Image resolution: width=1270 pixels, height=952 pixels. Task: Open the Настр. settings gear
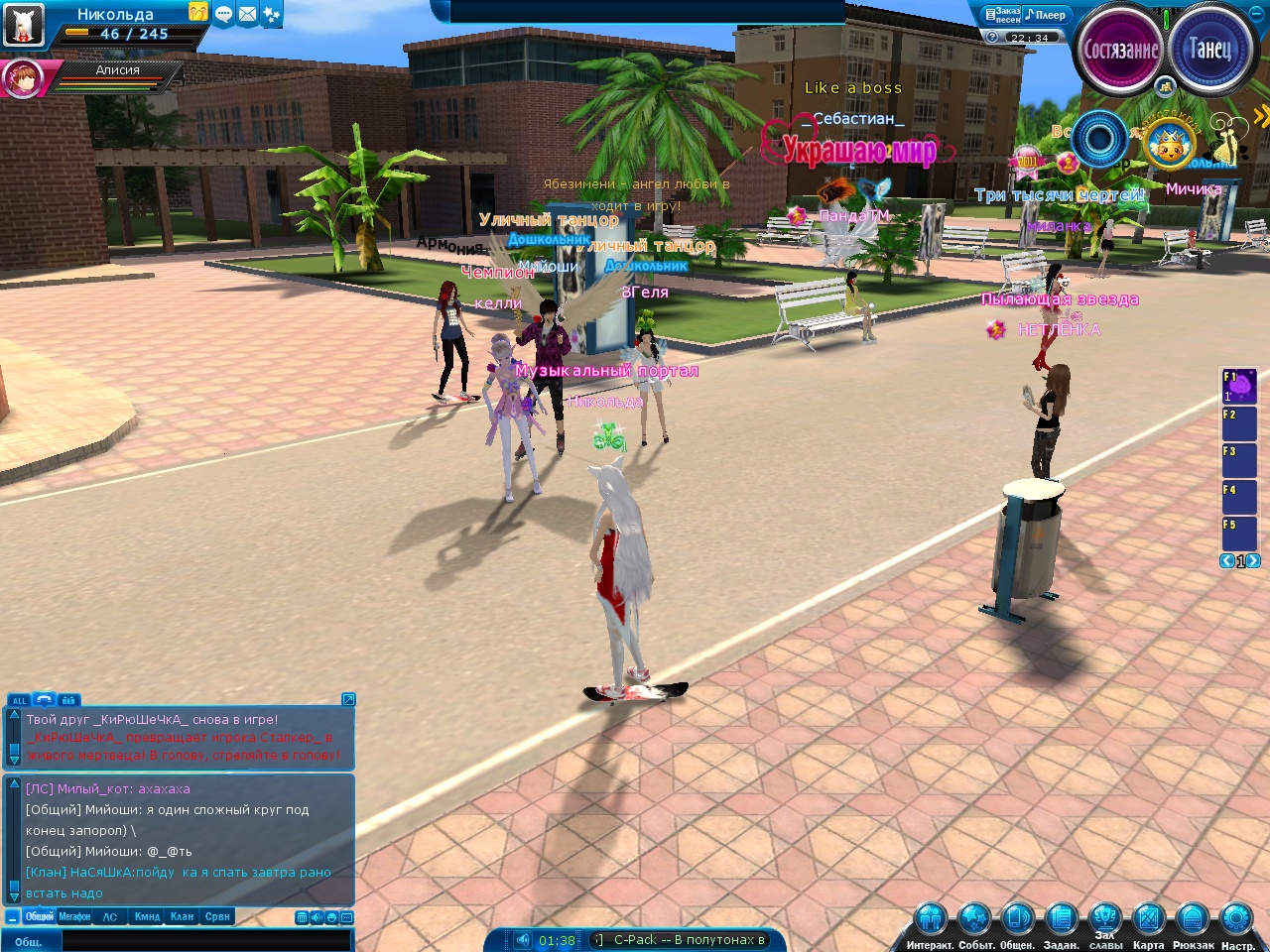point(1236,920)
